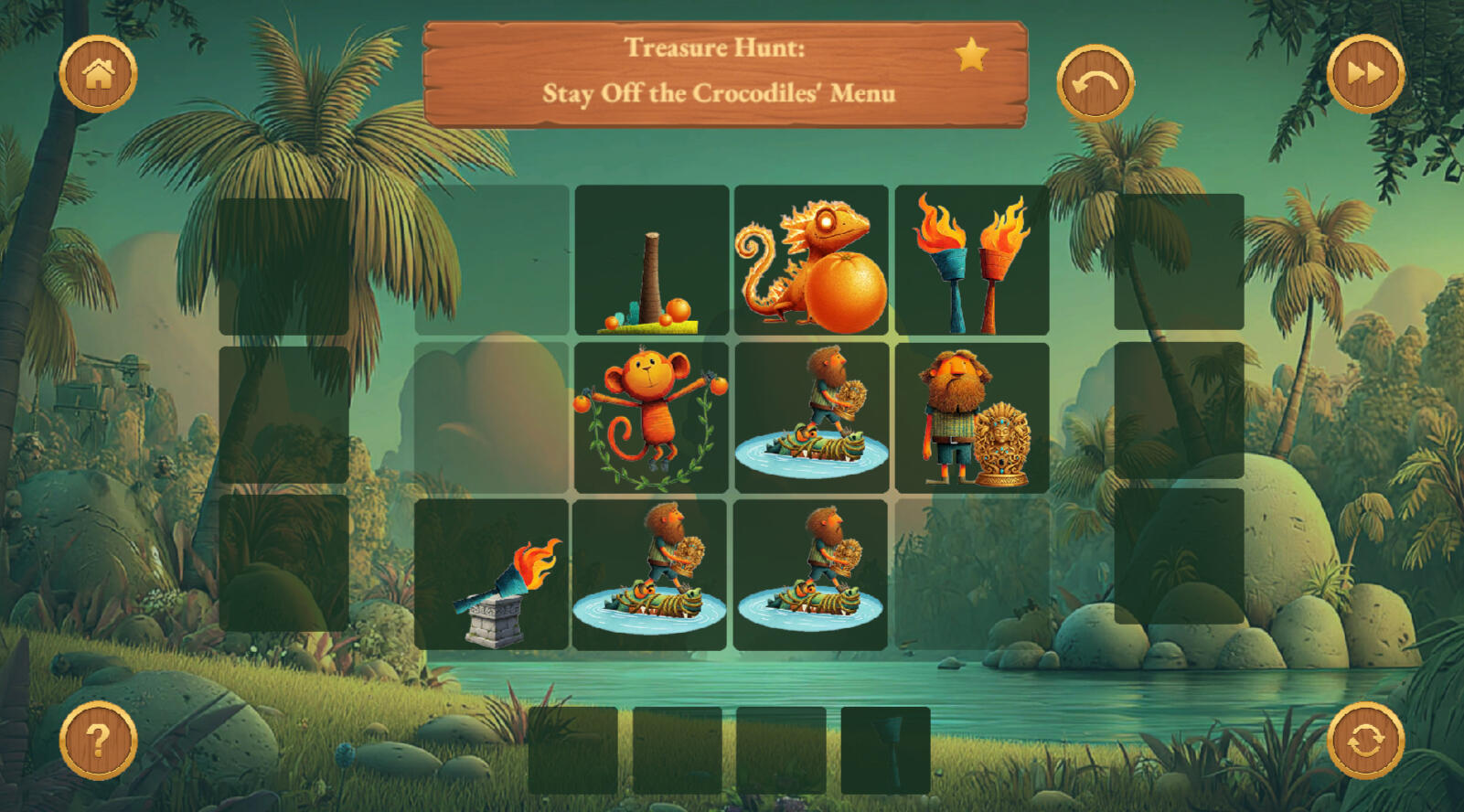Image resolution: width=1464 pixels, height=812 pixels.
Task: Go to the home screen
Action: click(98, 74)
